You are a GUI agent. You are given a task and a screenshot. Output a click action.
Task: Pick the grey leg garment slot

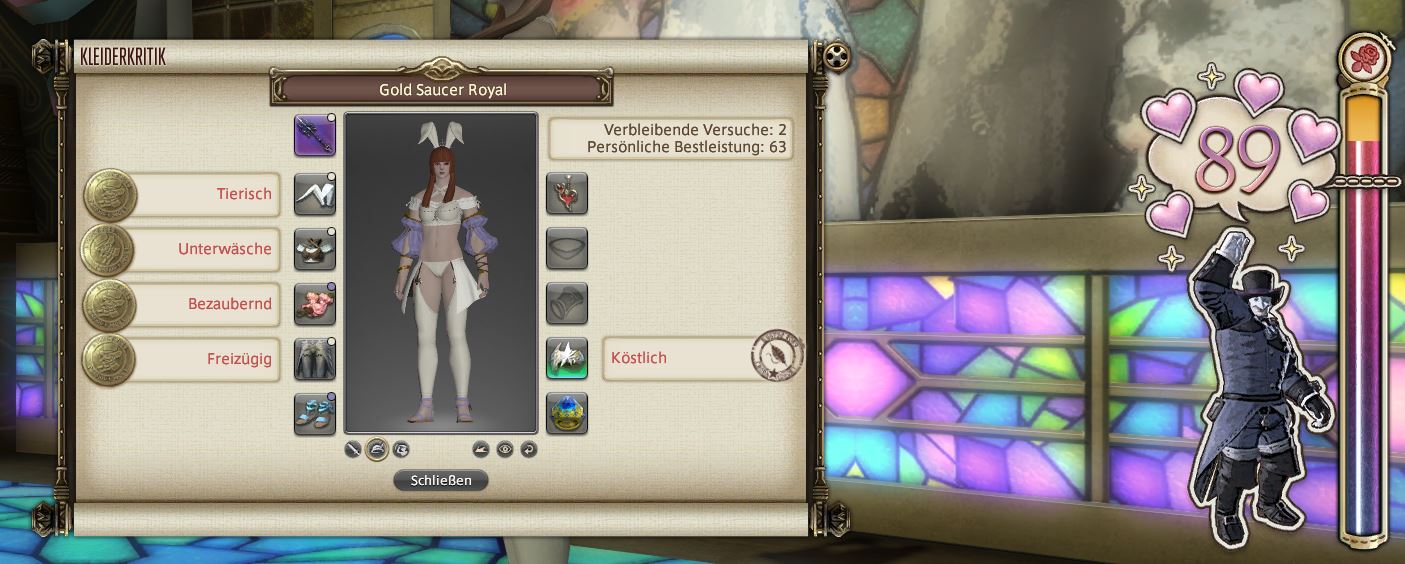315,359
